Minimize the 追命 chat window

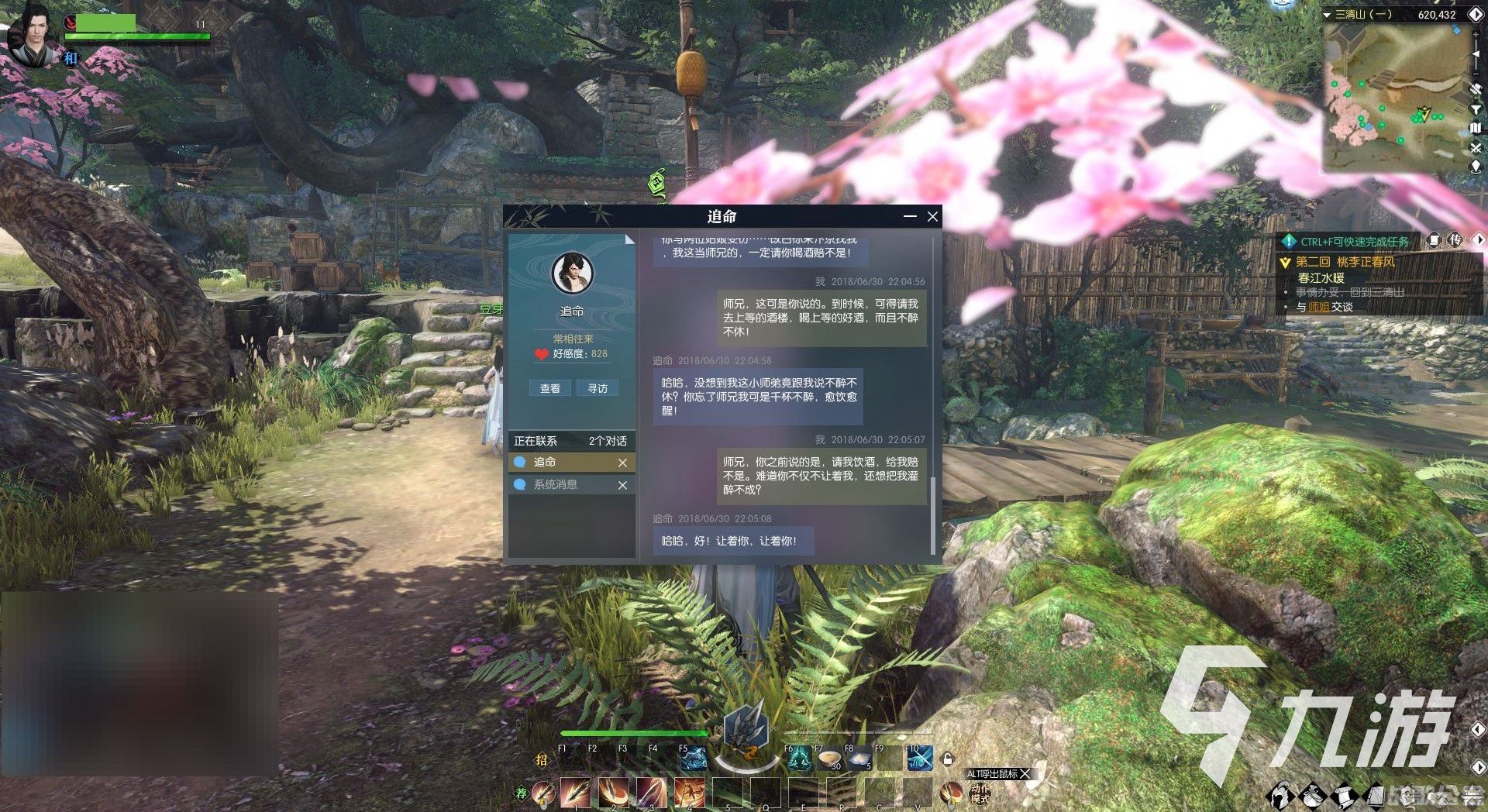click(x=910, y=217)
